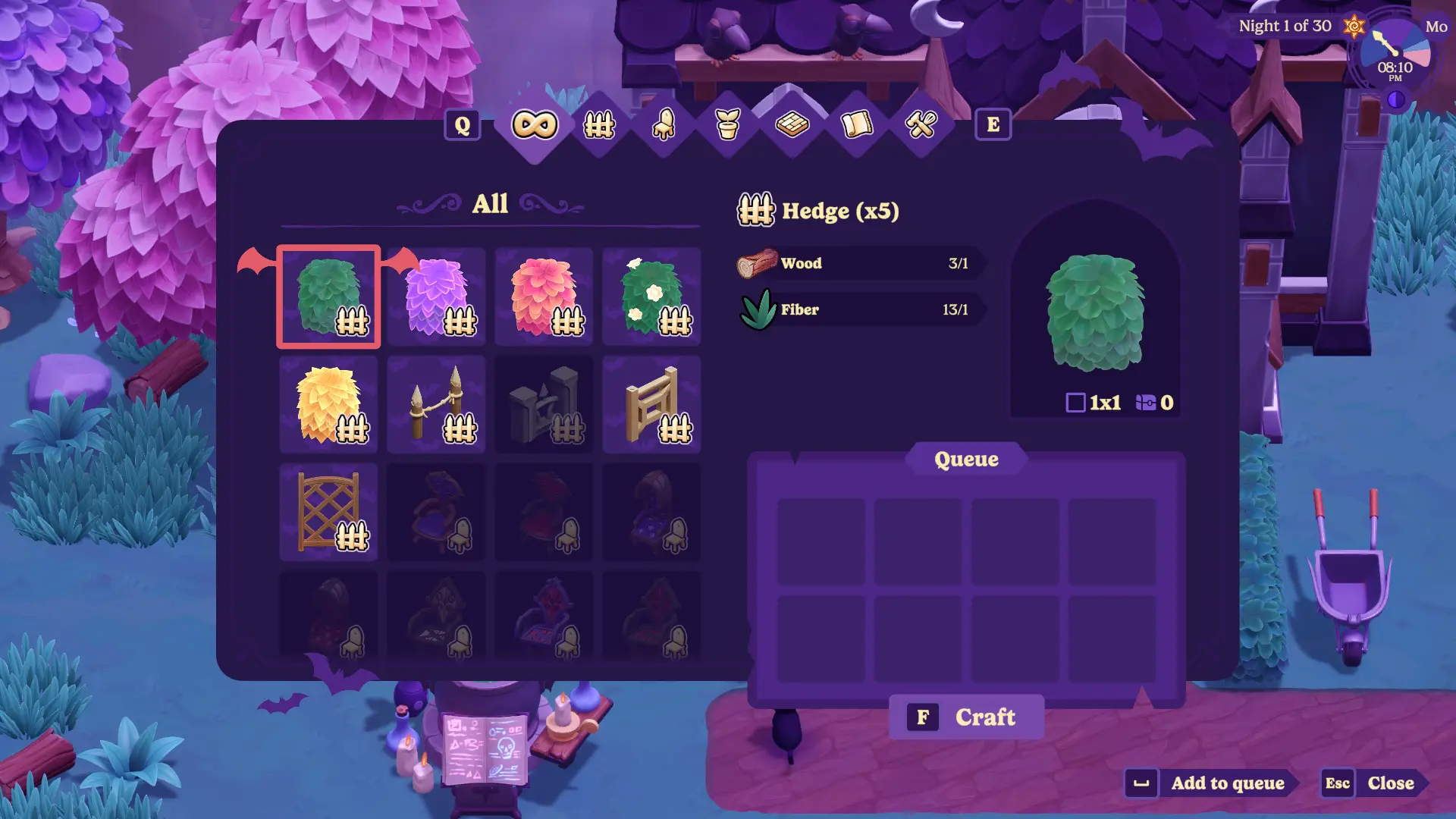Select the potted plant category tab
1456x819 pixels.
click(x=728, y=124)
